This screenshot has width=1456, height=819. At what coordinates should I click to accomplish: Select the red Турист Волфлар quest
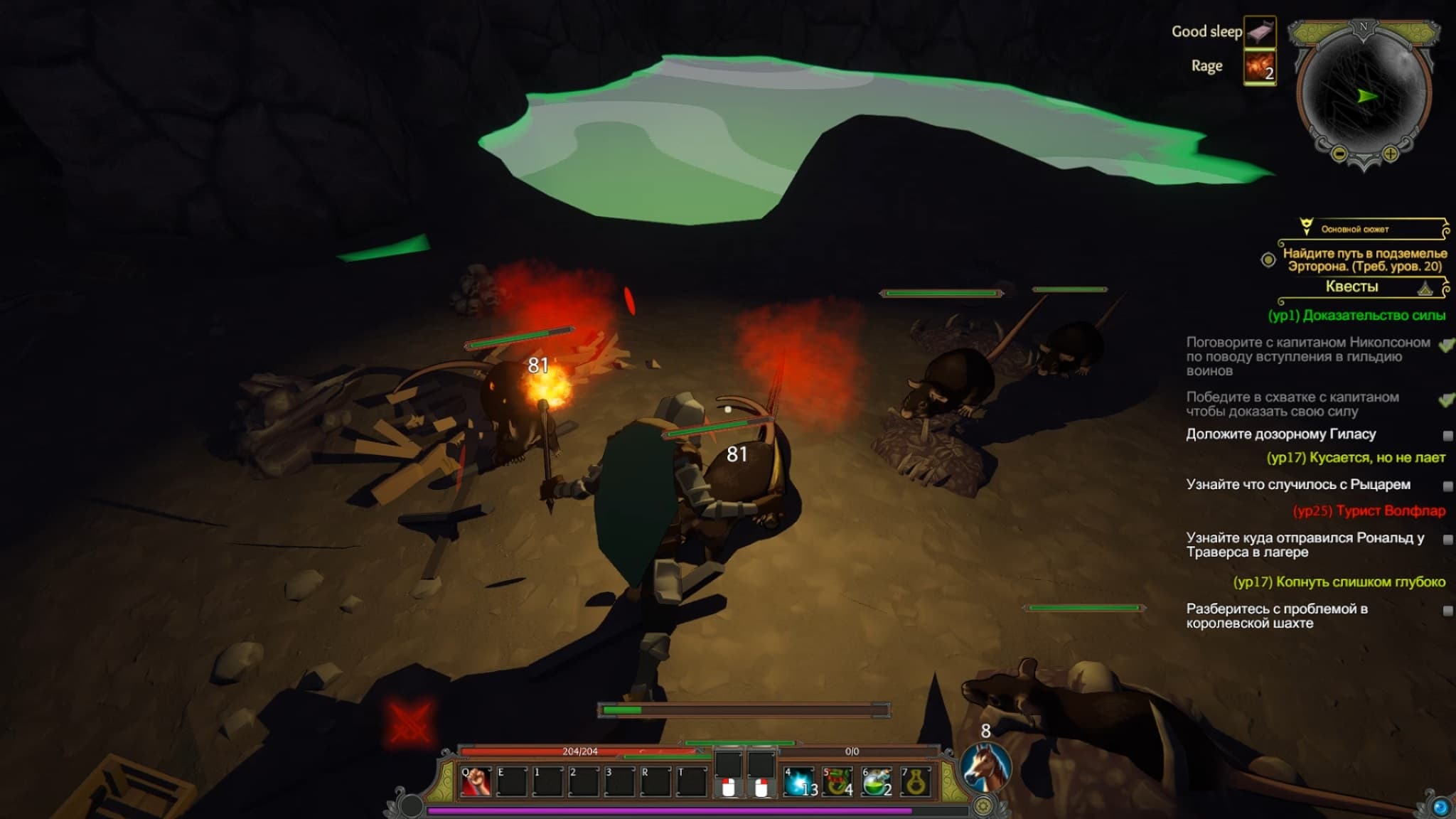[1369, 510]
